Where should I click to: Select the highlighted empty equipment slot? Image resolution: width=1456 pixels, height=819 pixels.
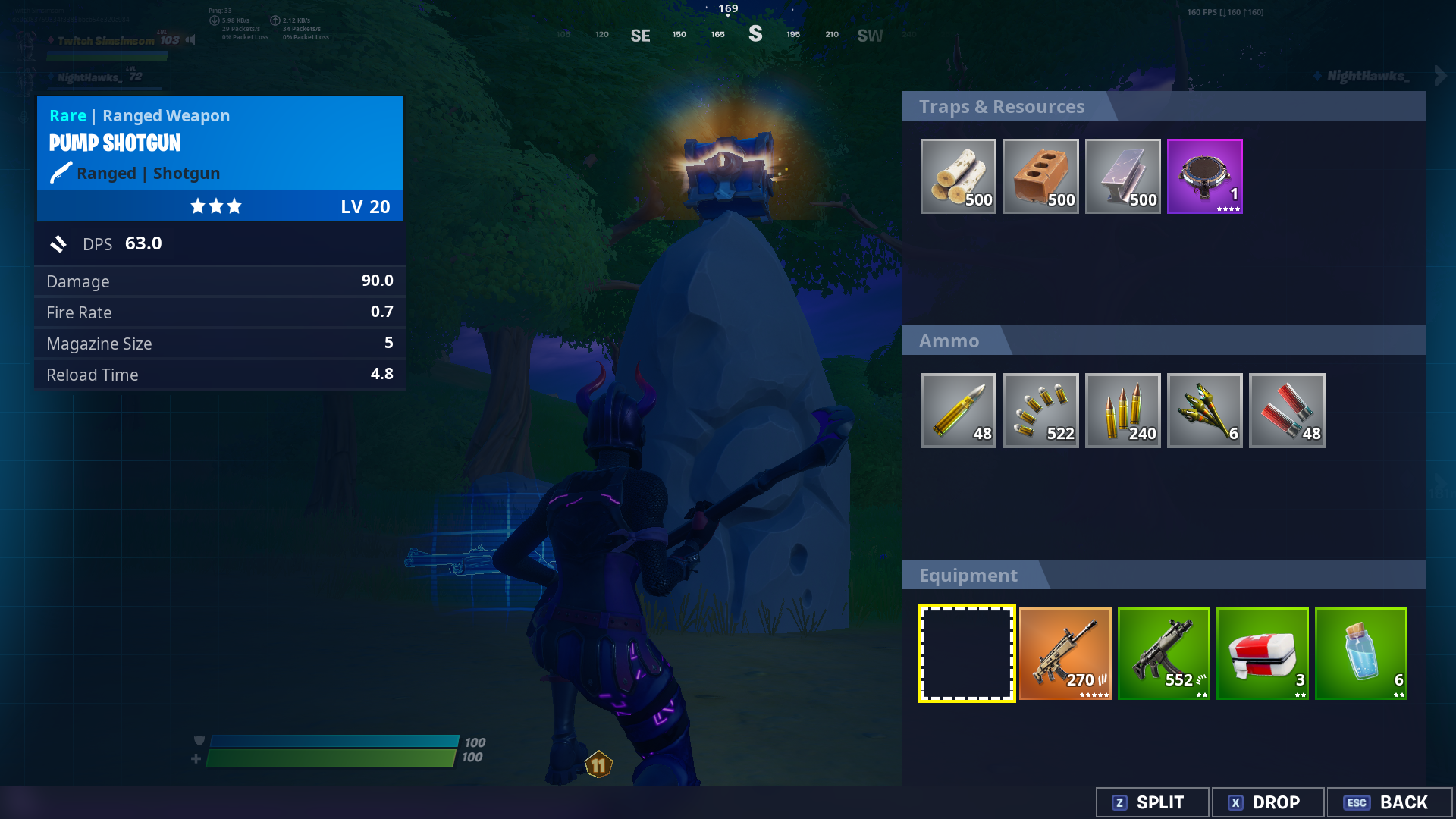tap(966, 654)
